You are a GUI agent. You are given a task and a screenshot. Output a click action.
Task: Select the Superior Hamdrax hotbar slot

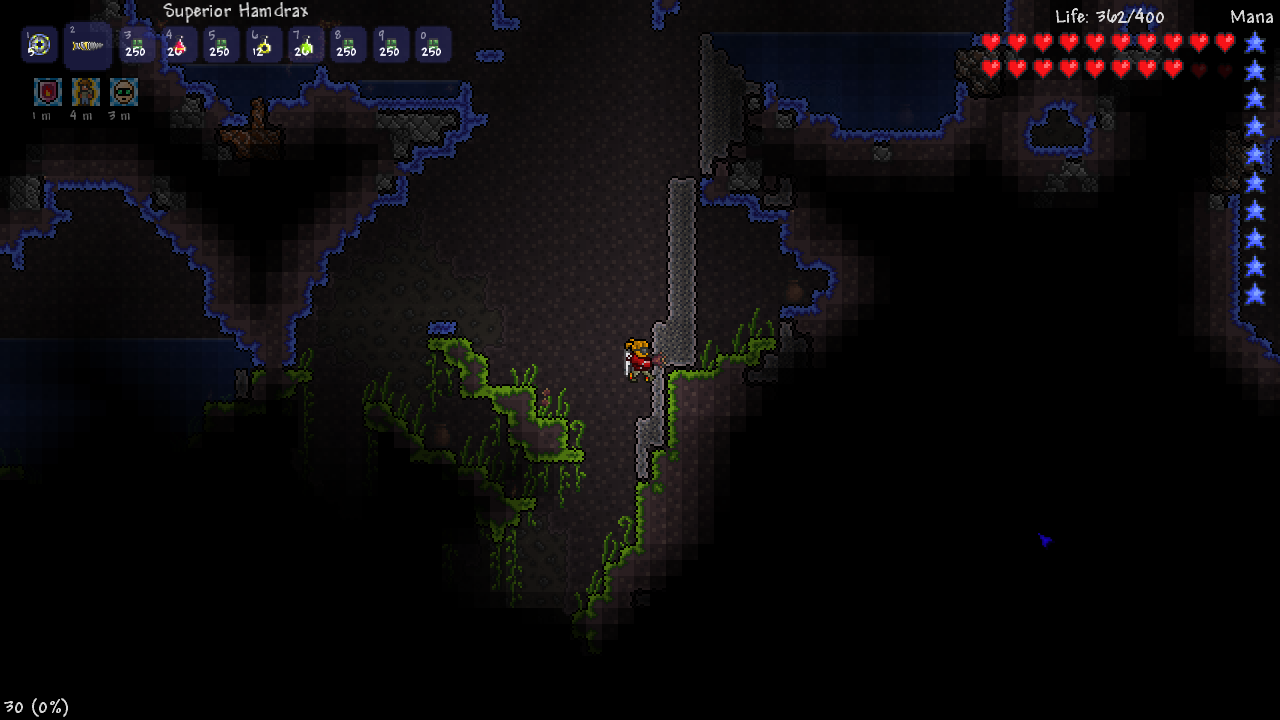88,46
